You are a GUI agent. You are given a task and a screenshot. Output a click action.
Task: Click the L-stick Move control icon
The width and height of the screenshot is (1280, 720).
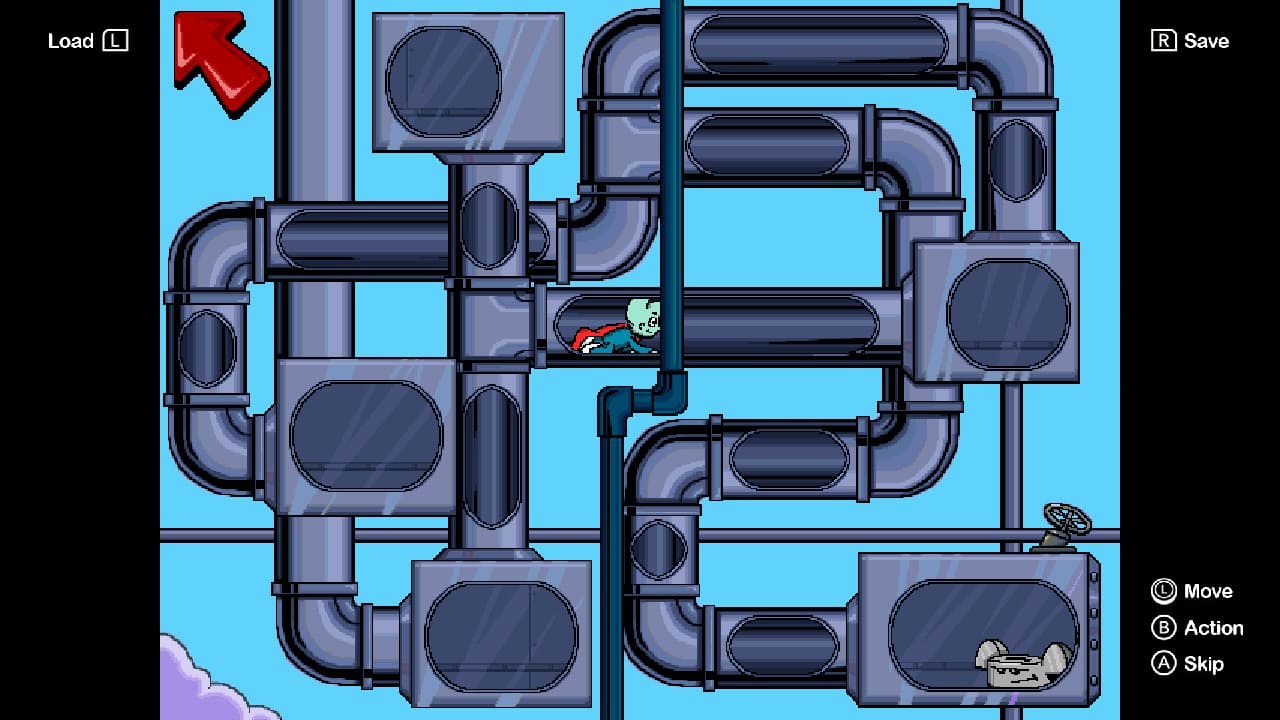pyautogui.click(x=1165, y=592)
